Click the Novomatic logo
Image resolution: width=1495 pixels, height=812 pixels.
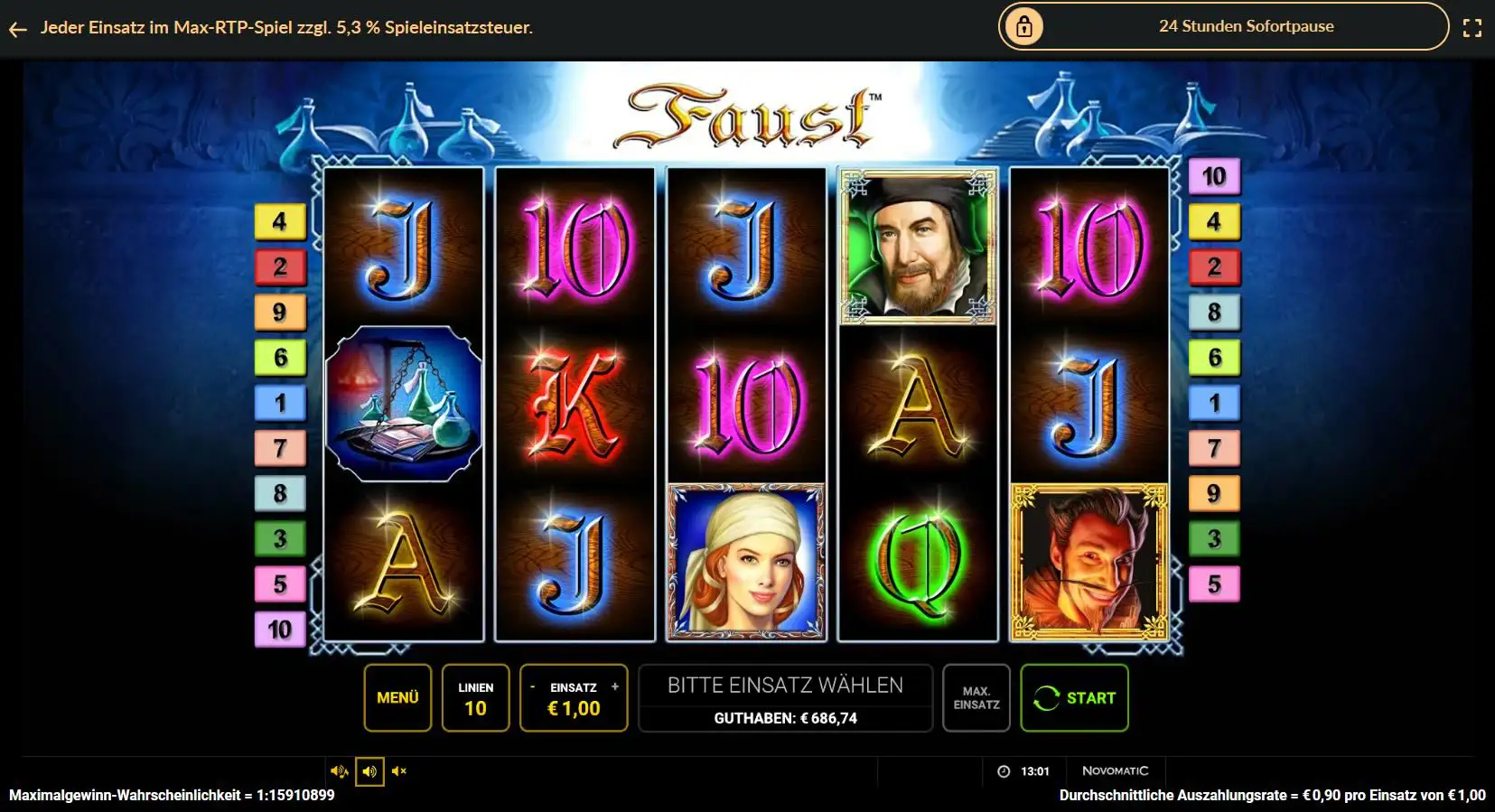point(1117,770)
